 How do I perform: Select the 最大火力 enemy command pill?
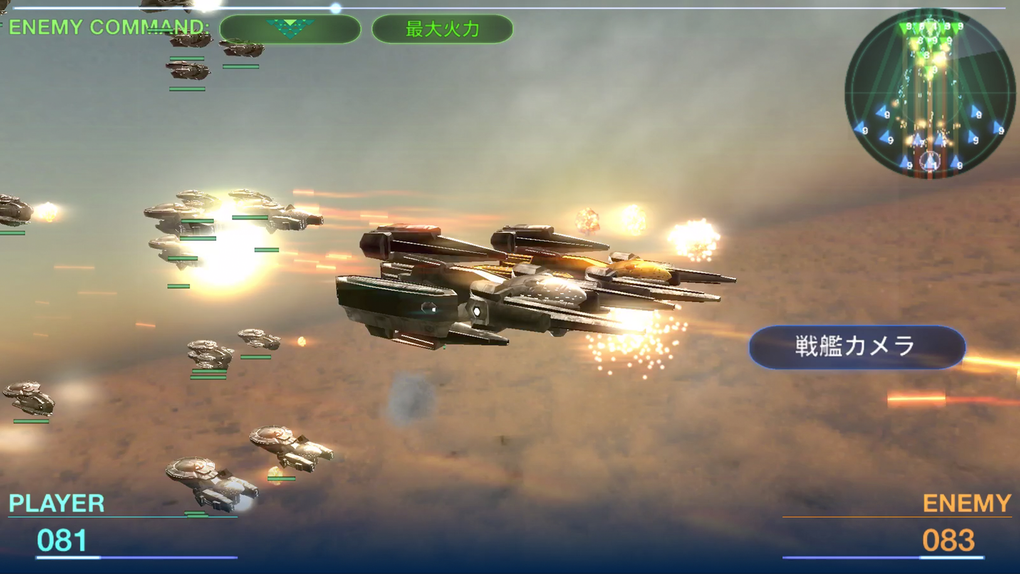442,29
